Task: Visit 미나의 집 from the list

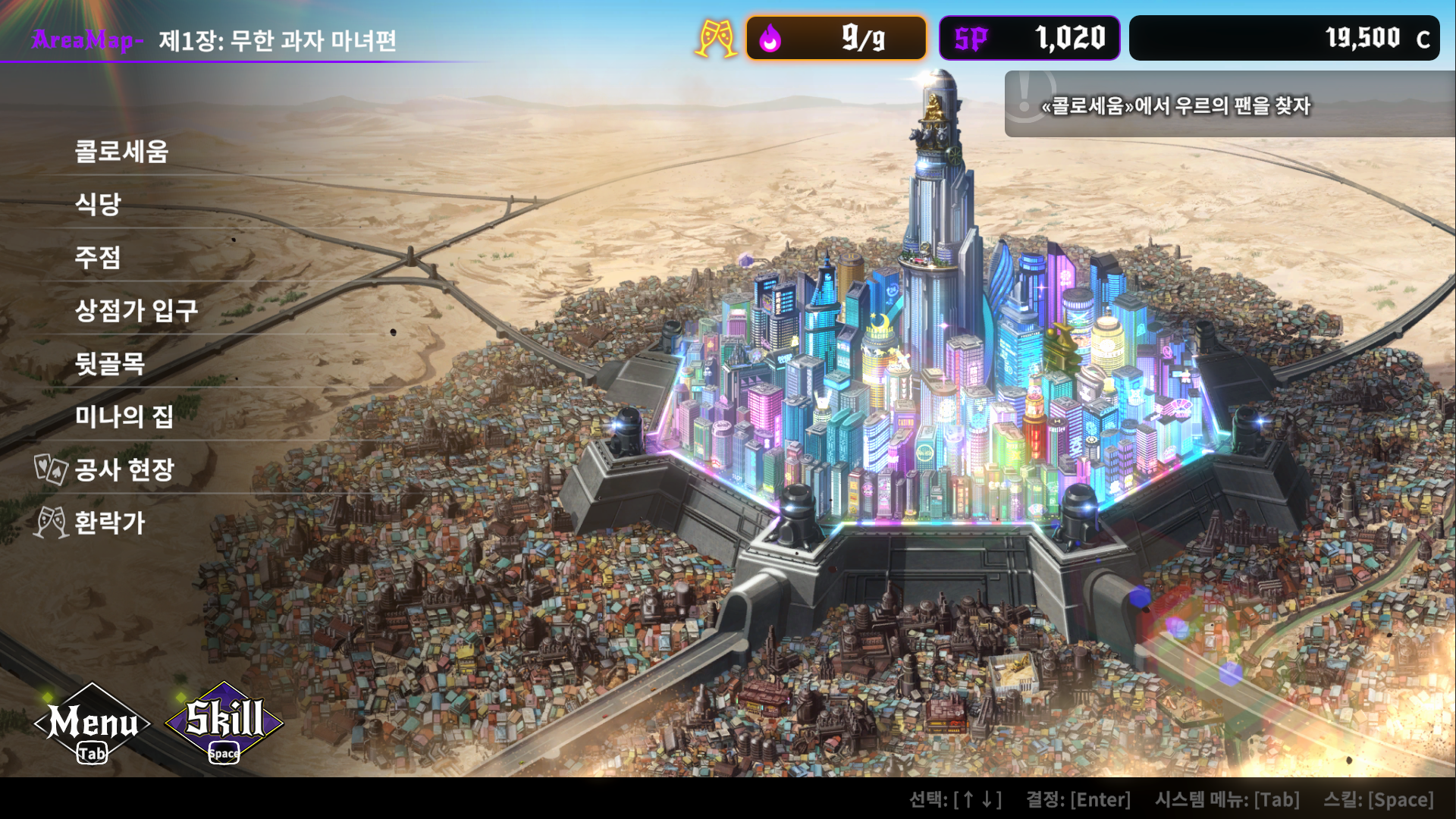Action: pyautogui.click(x=125, y=418)
